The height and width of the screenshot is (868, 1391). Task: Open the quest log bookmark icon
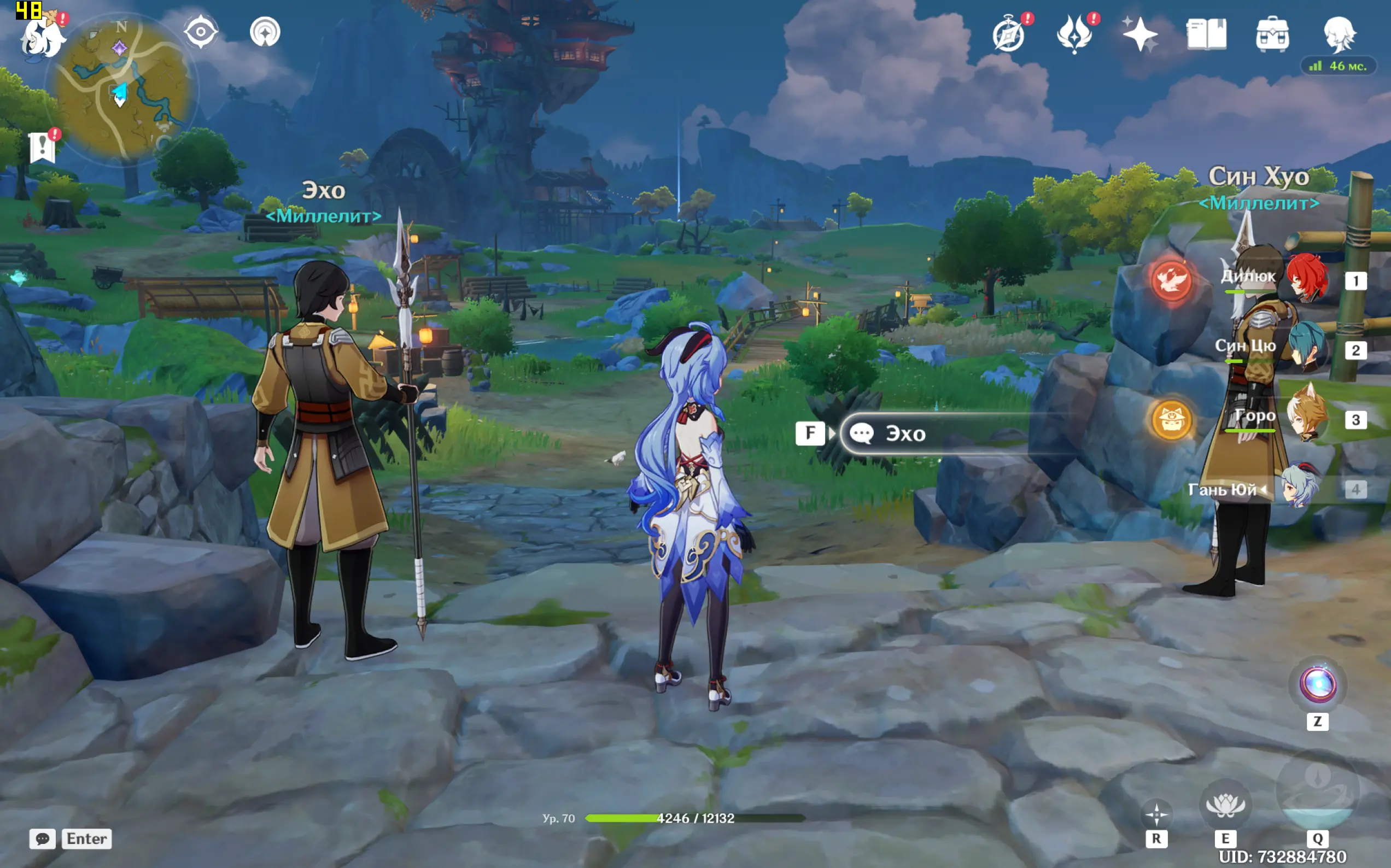[x=42, y=148]
